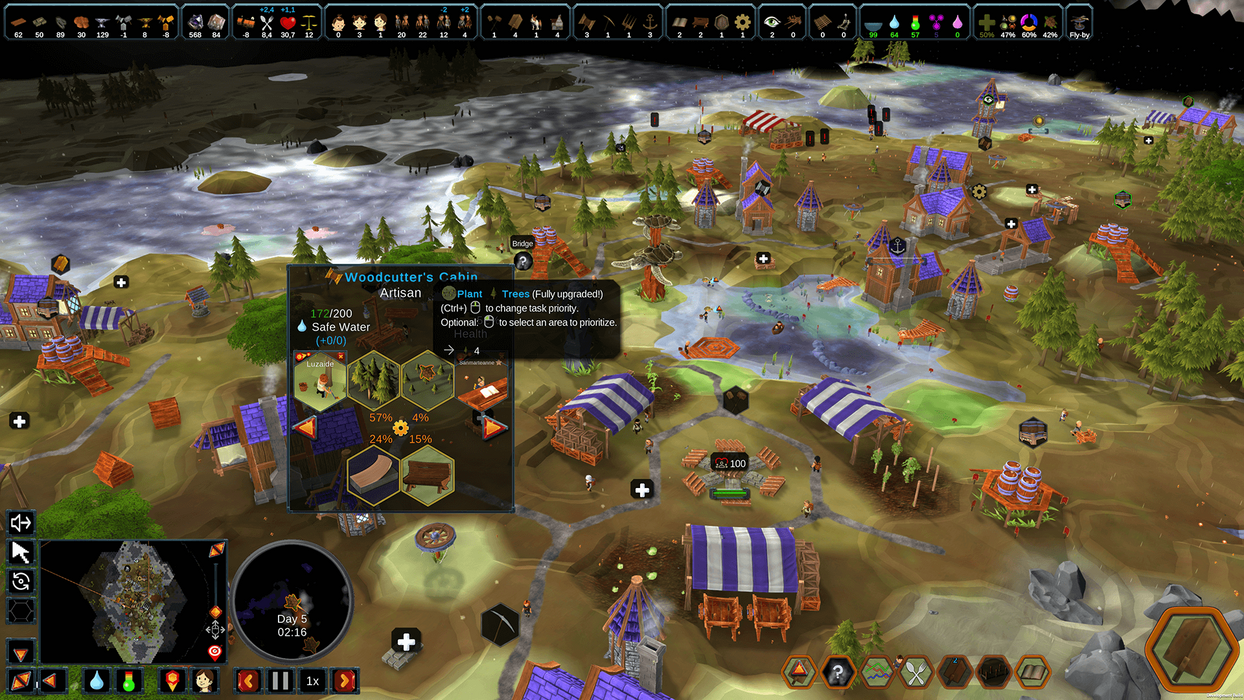Select the wooden plank production hexagon

pyautogui.click(x=373, y=474)
